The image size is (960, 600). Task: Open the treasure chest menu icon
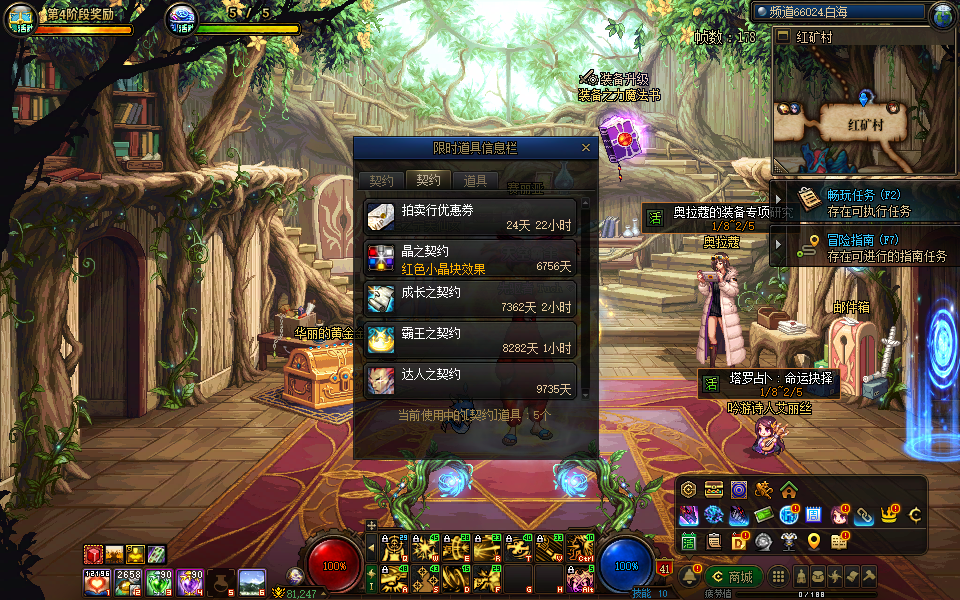point(713,490)
